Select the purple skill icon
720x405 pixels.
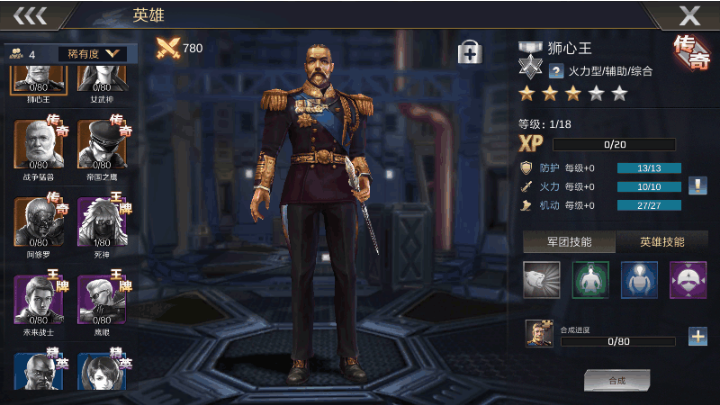point(687,280)
